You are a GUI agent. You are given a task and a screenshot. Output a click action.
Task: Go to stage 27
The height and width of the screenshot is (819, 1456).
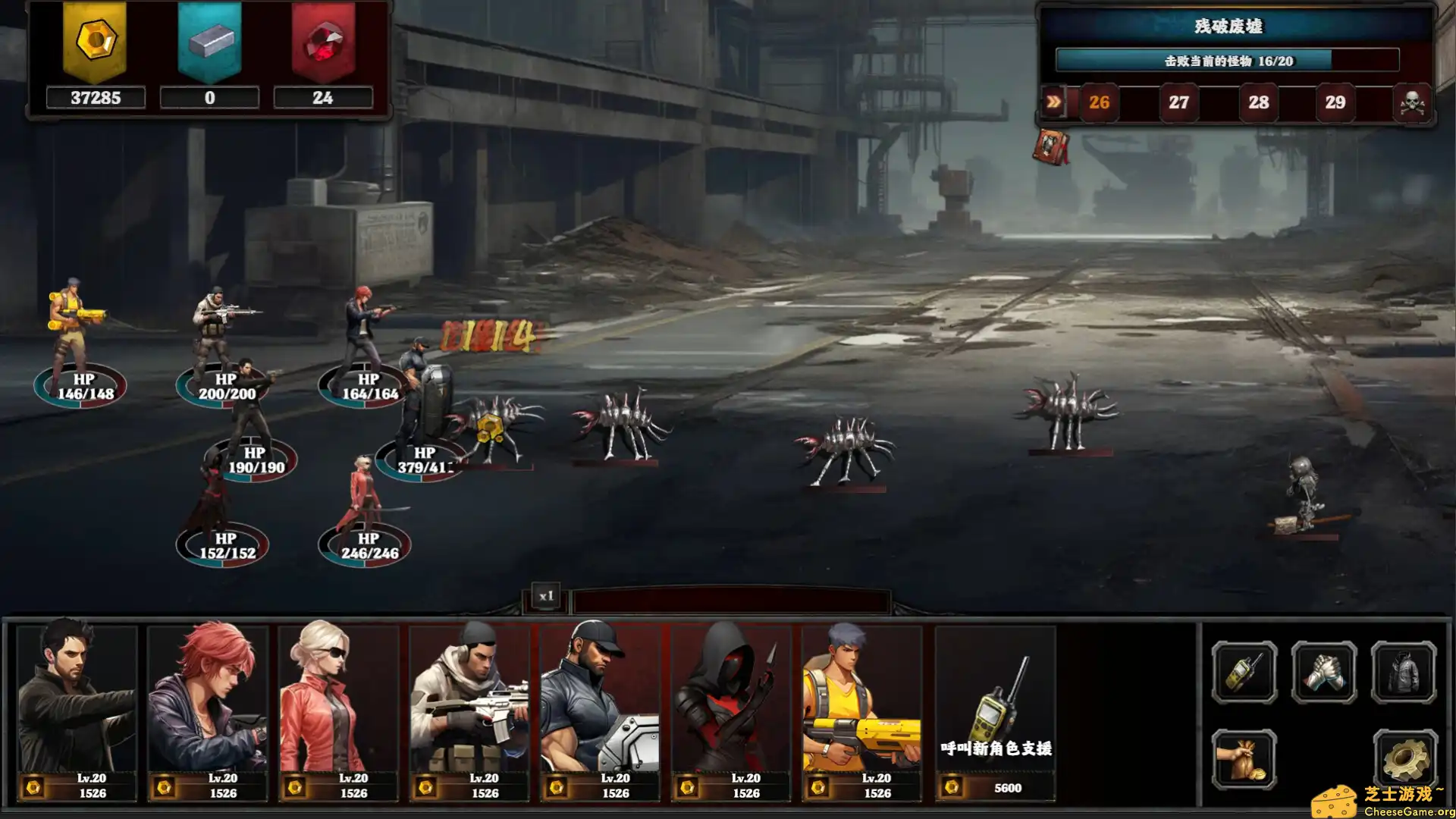coord(1178,102)
